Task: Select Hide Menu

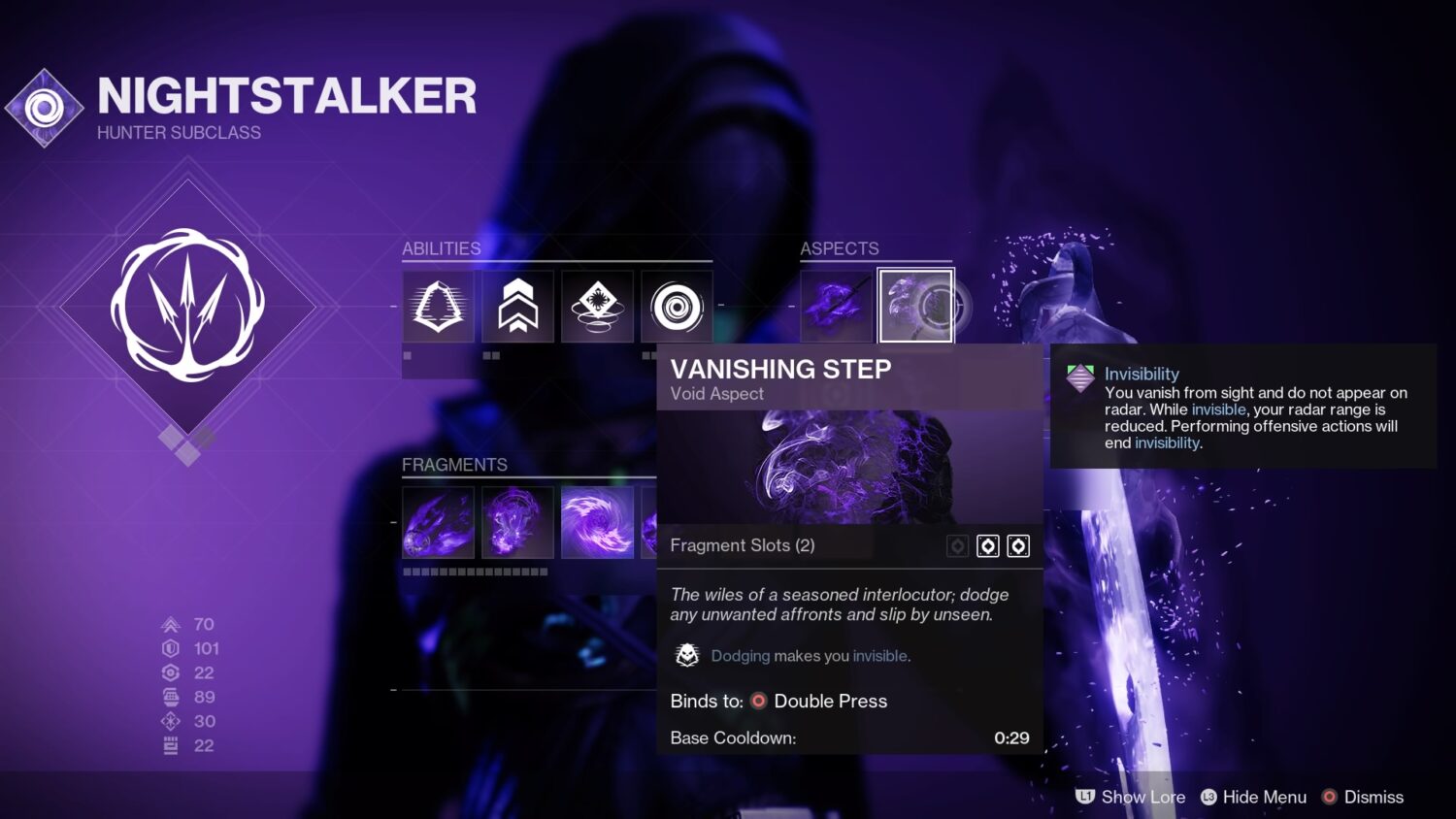Action: coord(1264,797)
